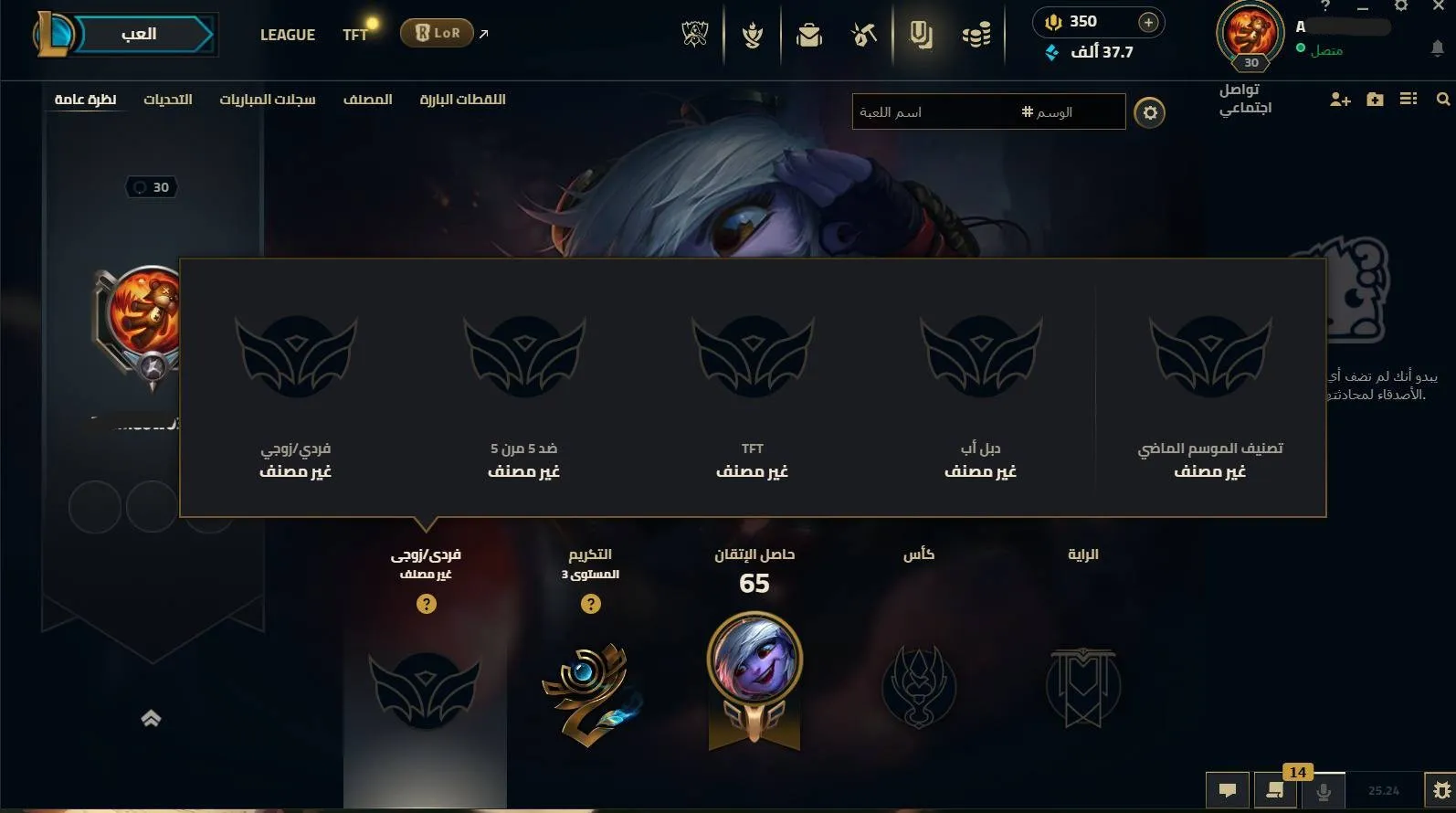Open the Clash trophy icon
Screen dimensions: 1456x813
point(752,35)
